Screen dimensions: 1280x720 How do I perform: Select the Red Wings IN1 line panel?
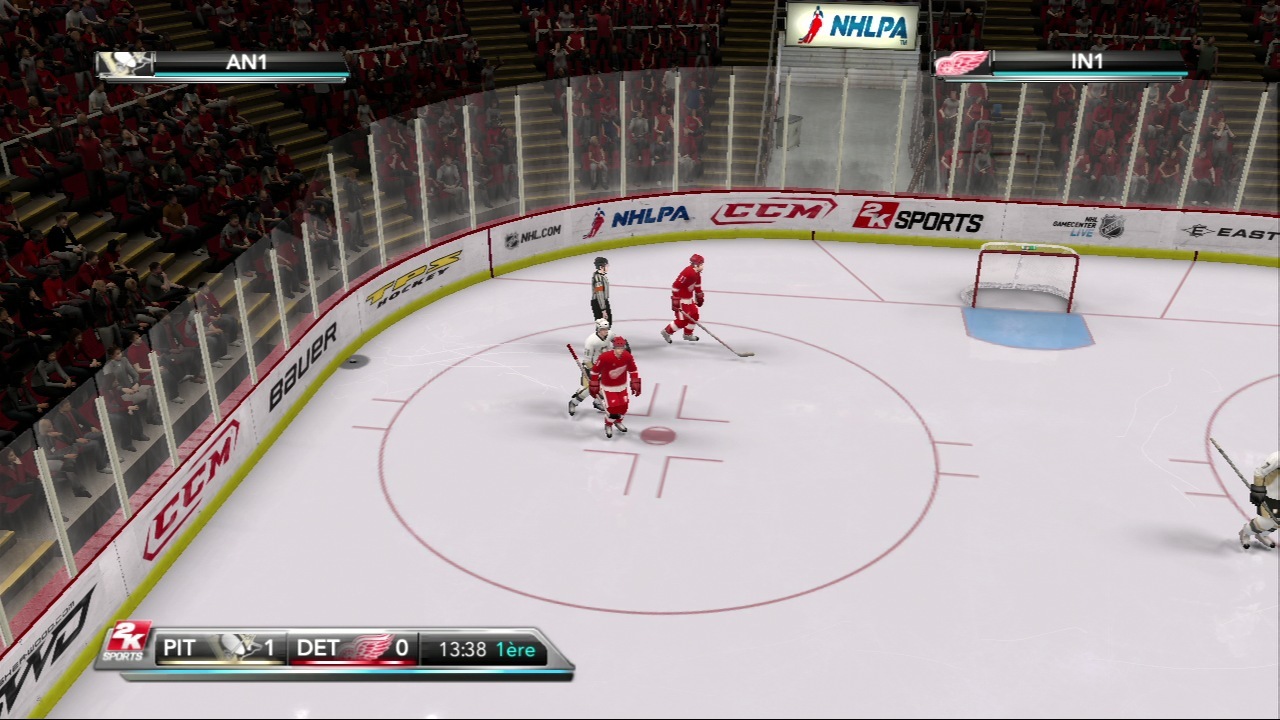(x=1062, y=64)
